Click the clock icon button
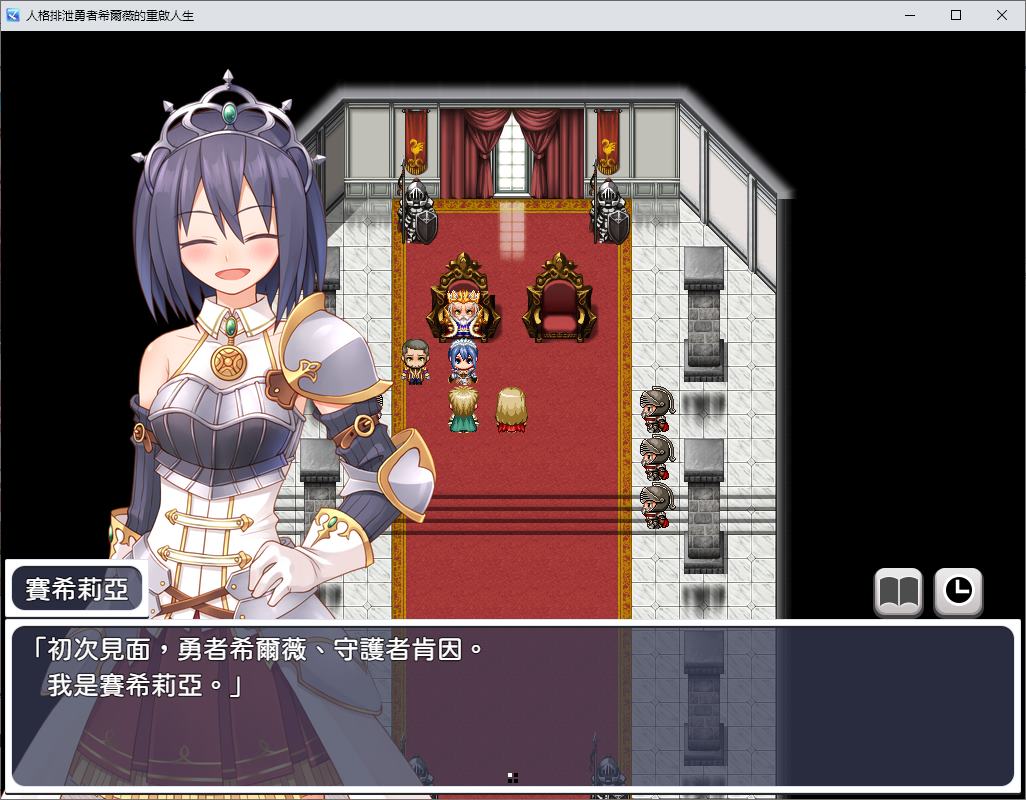The image size is (1026, 800). click(x=958, y=592)
